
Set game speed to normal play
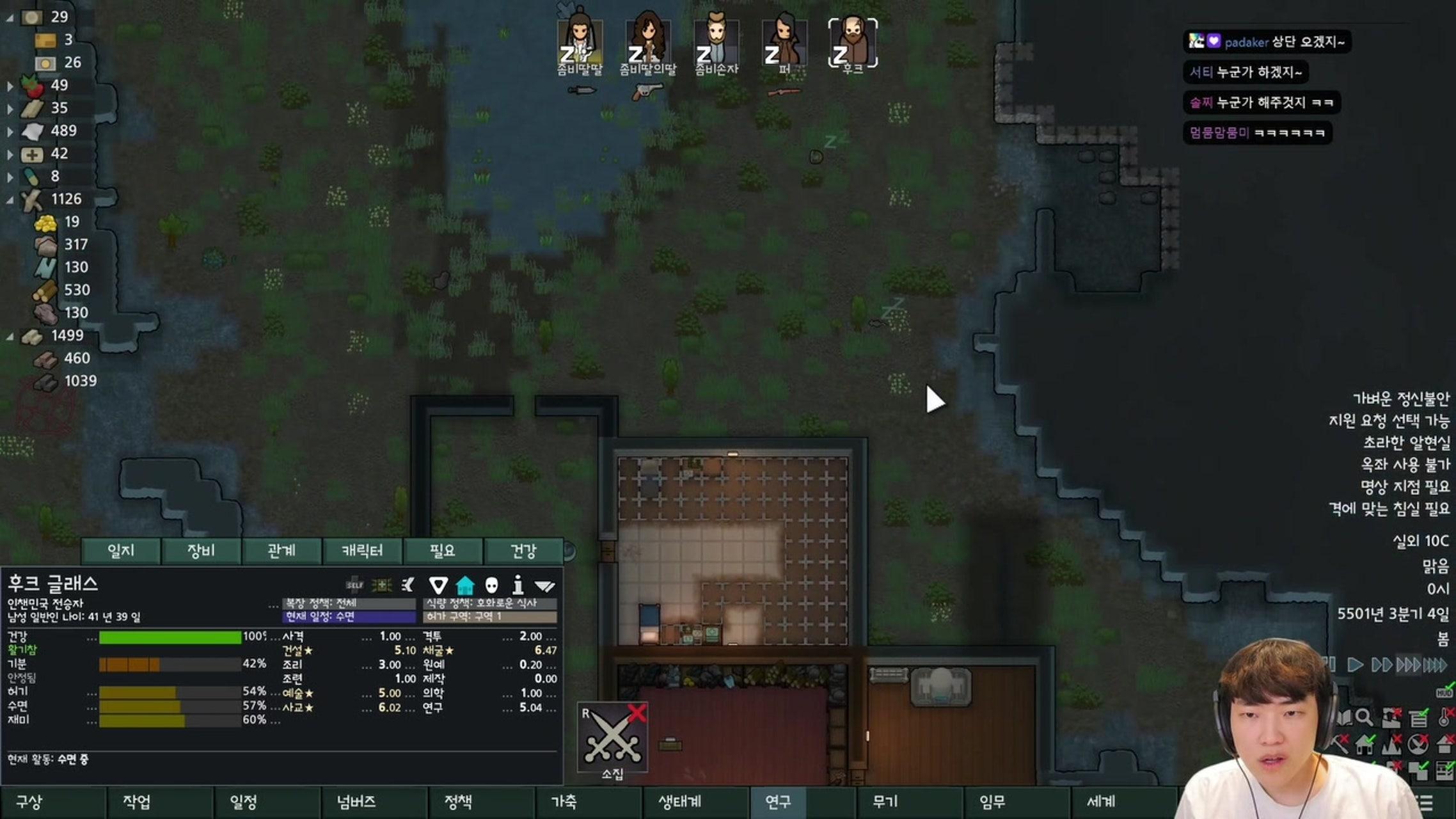point(1354,665)
